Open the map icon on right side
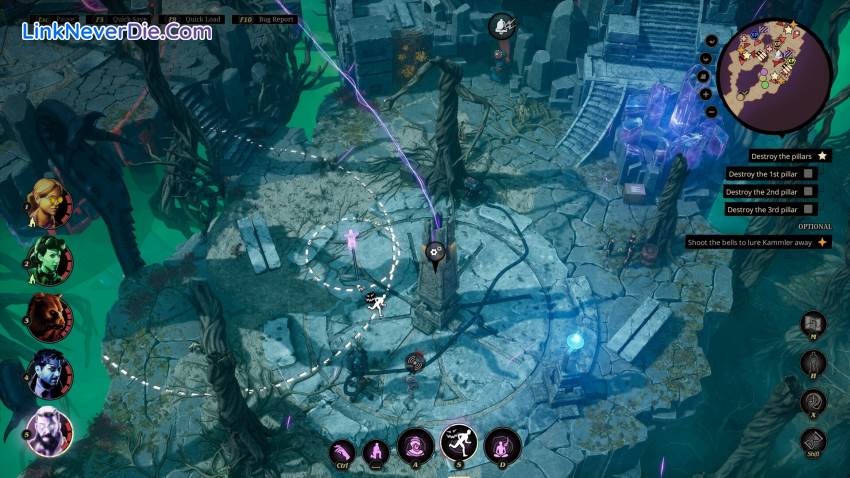The height and width of the screenshot is (478, 850). pyautogui.click(x=813, y=324)
